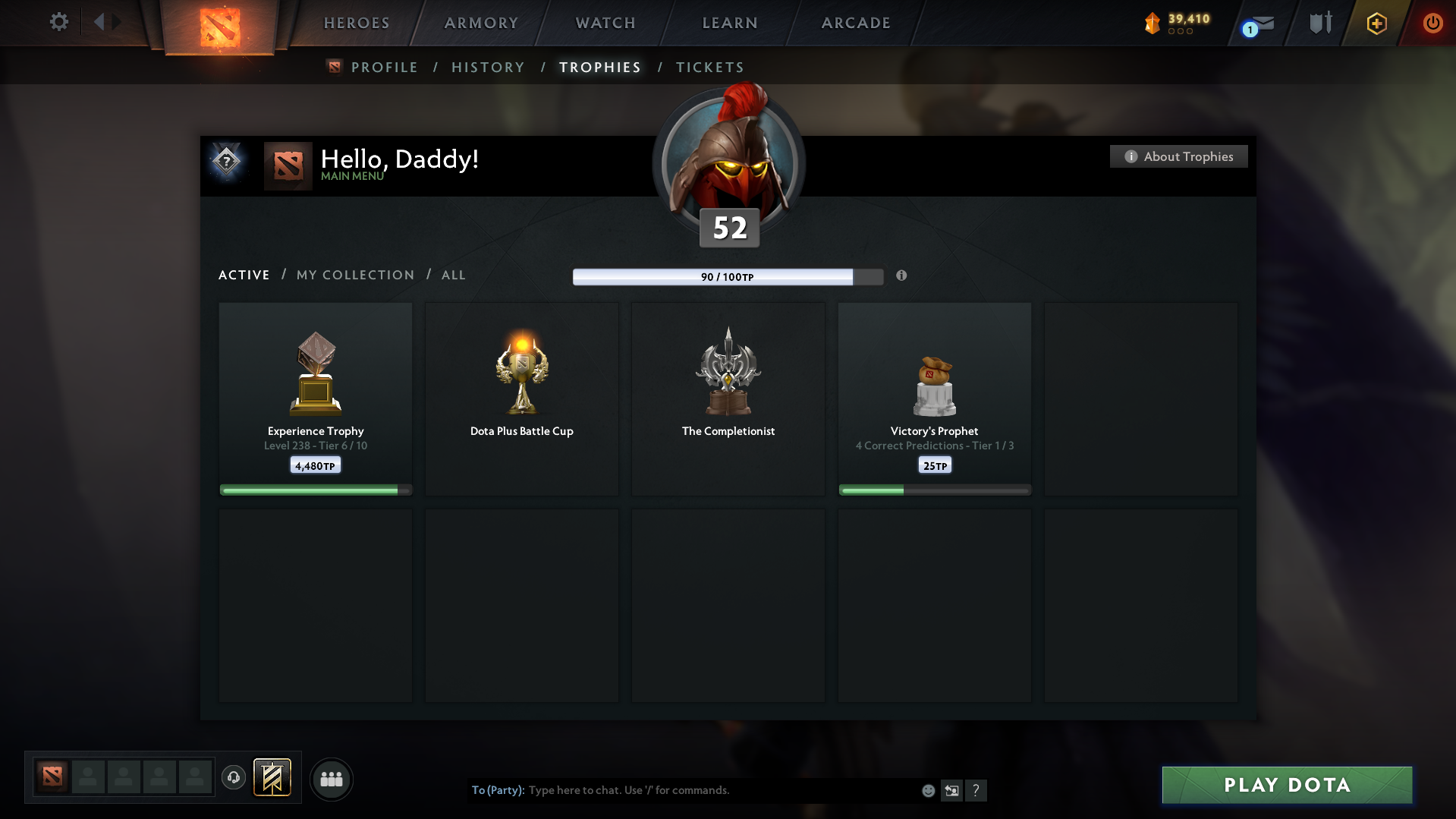Go to the Armory section
The width and height of the screenshot is (1456, 819).
(x=481, y=23)
